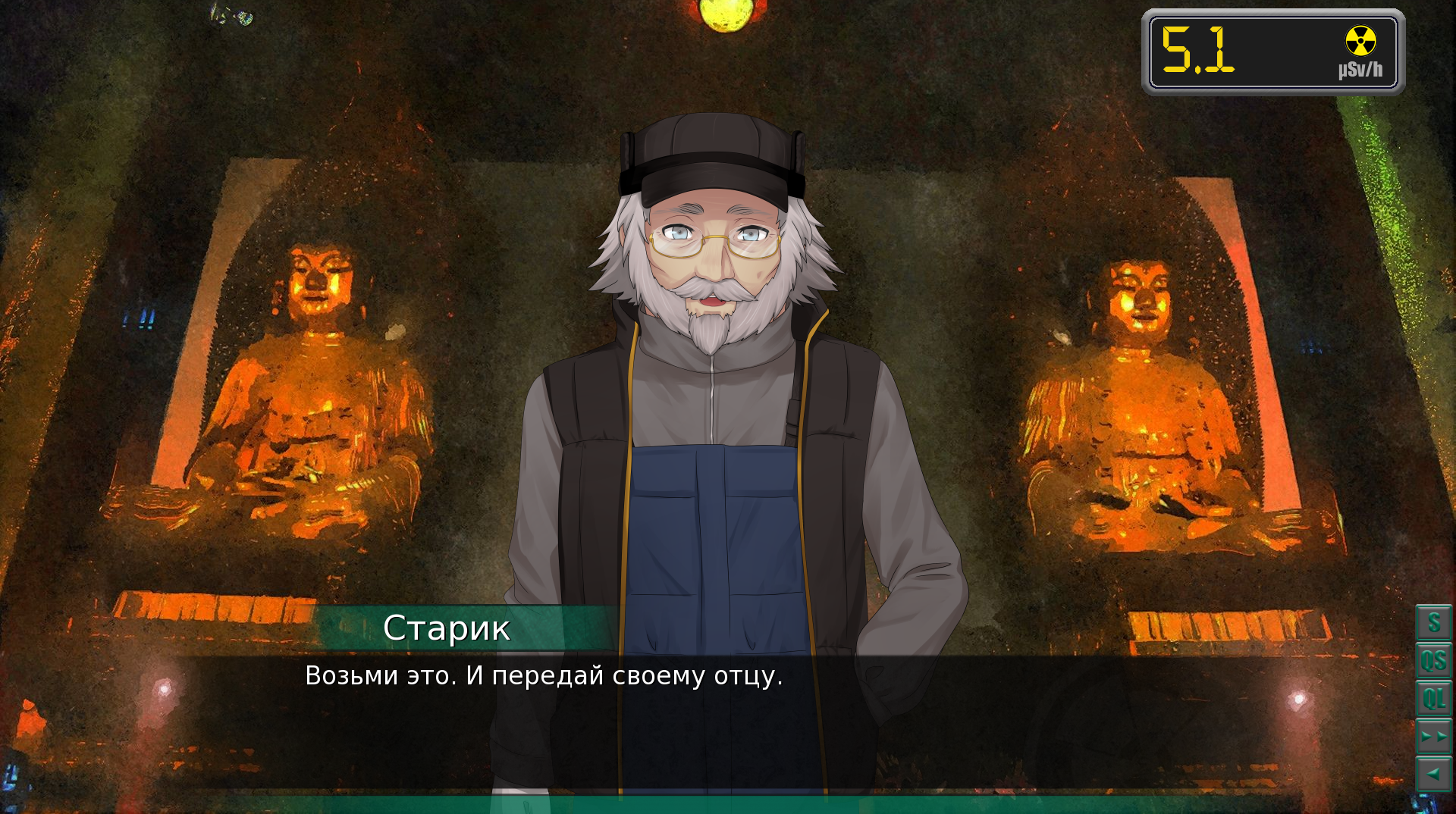Quick load using the QL button
Viewport: 1456px width, 814px height.
coord(1433,699)
